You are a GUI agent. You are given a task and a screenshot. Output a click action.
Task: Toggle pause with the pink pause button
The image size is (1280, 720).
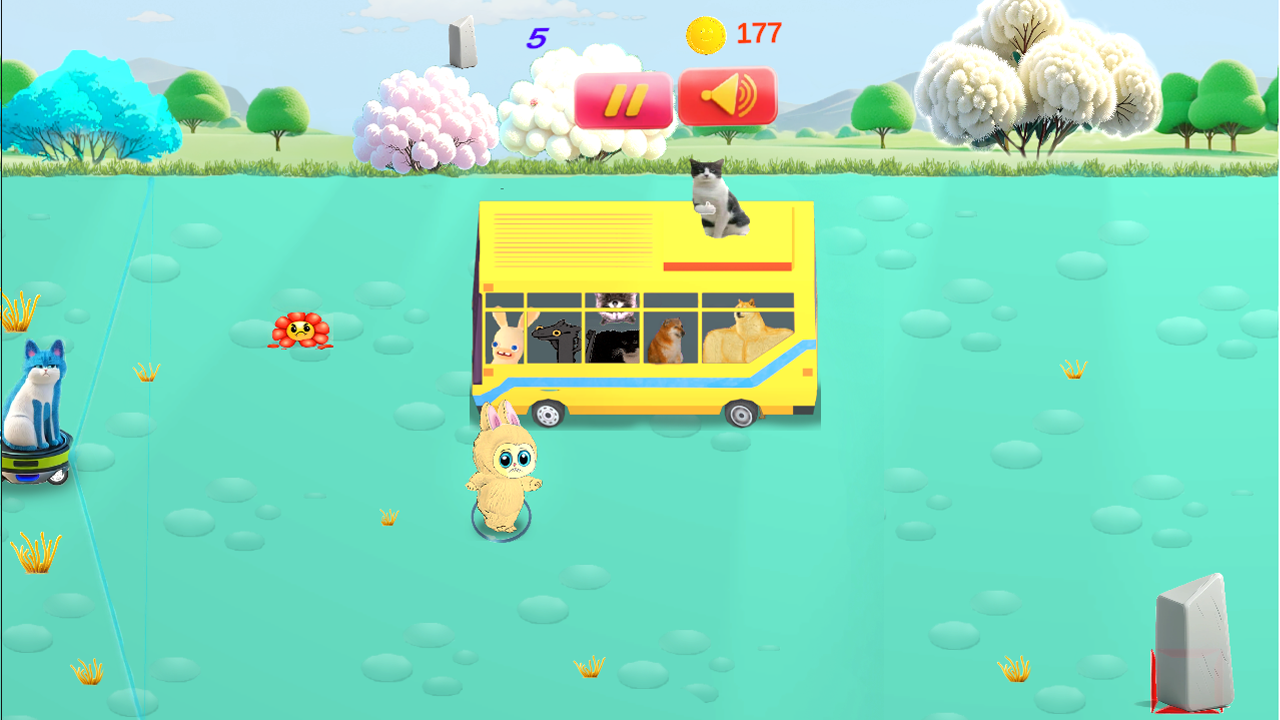coord(625,96)
